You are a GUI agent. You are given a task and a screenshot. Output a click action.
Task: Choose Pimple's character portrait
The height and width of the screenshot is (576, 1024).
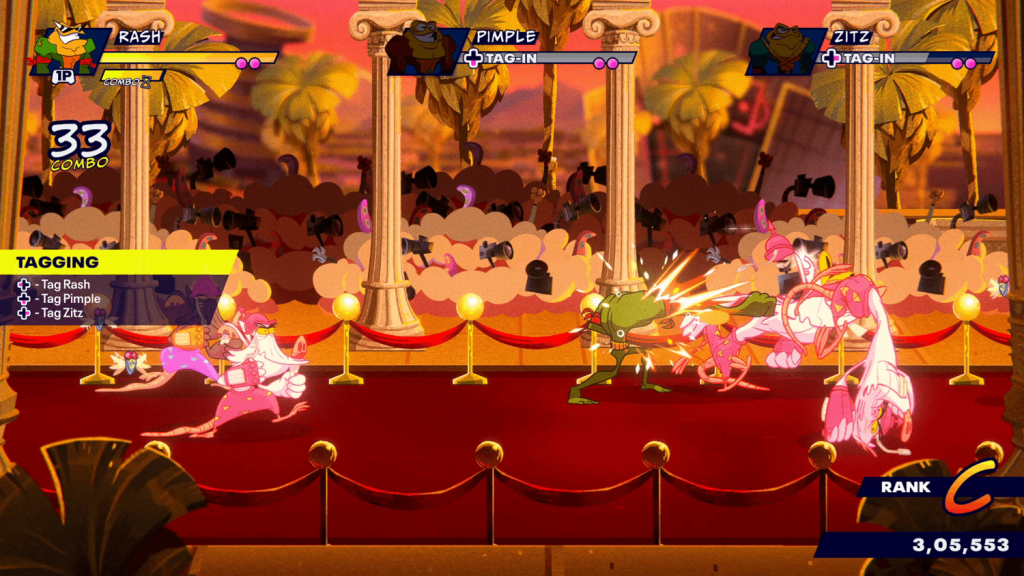click(x=424, y=48)
